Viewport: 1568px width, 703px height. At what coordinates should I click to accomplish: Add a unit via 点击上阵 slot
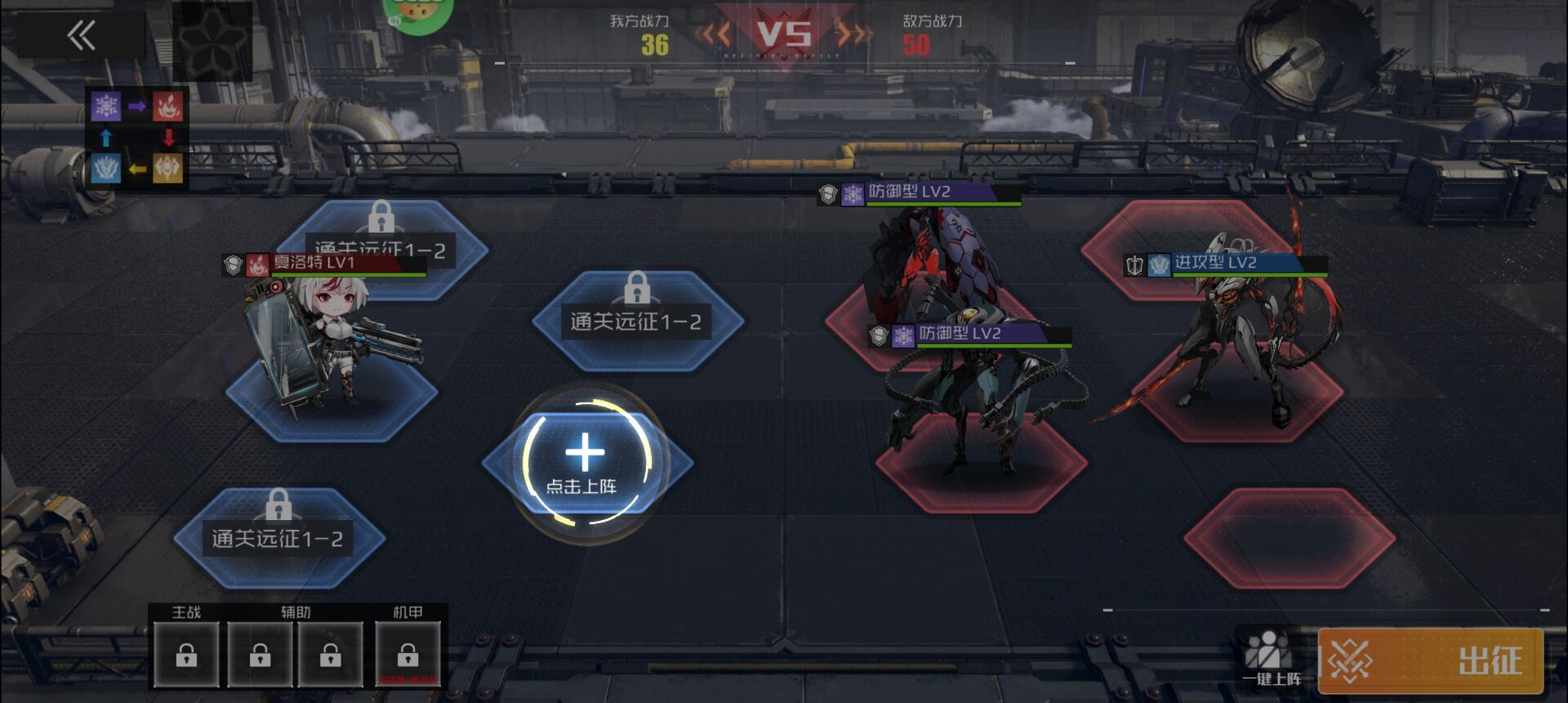(x=585, y=462)
